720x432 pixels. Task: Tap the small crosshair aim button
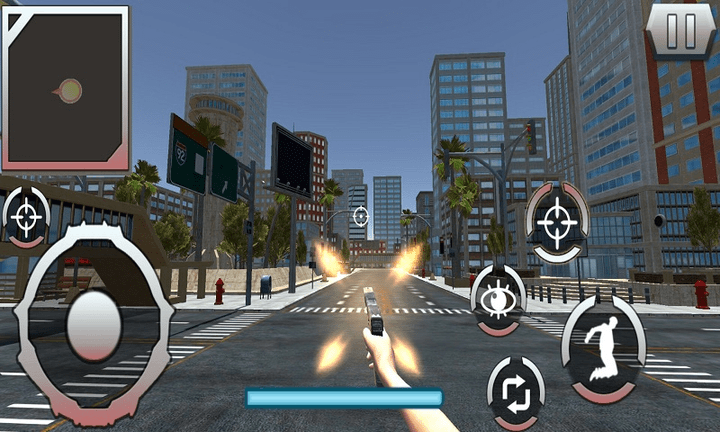point(27,216)
